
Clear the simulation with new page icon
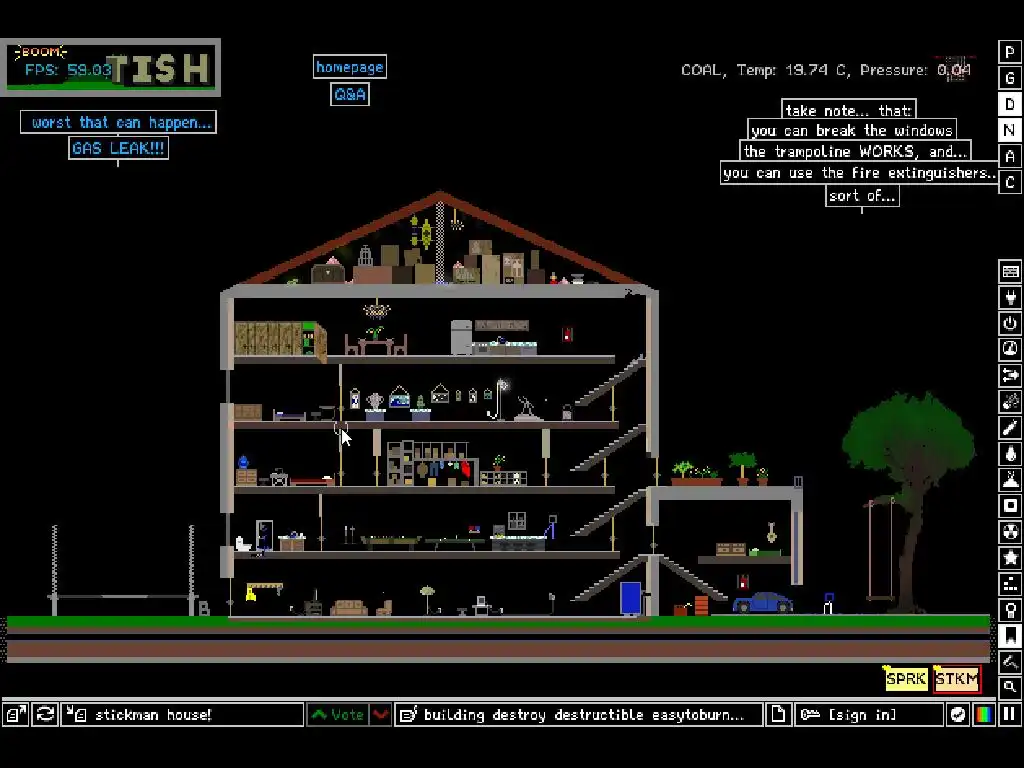click(779, 714)
